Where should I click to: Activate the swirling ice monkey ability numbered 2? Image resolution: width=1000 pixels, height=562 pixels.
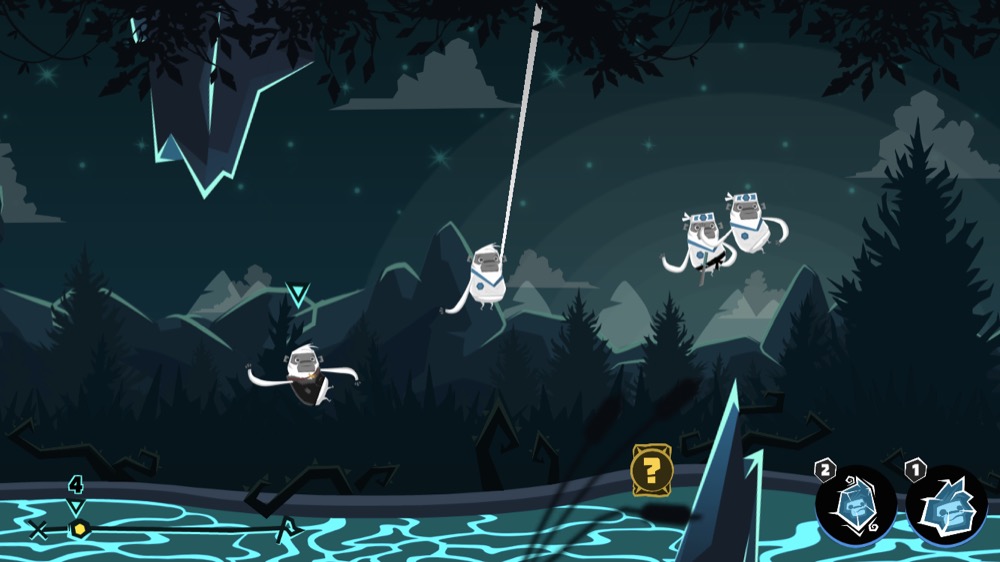(853, 506)
